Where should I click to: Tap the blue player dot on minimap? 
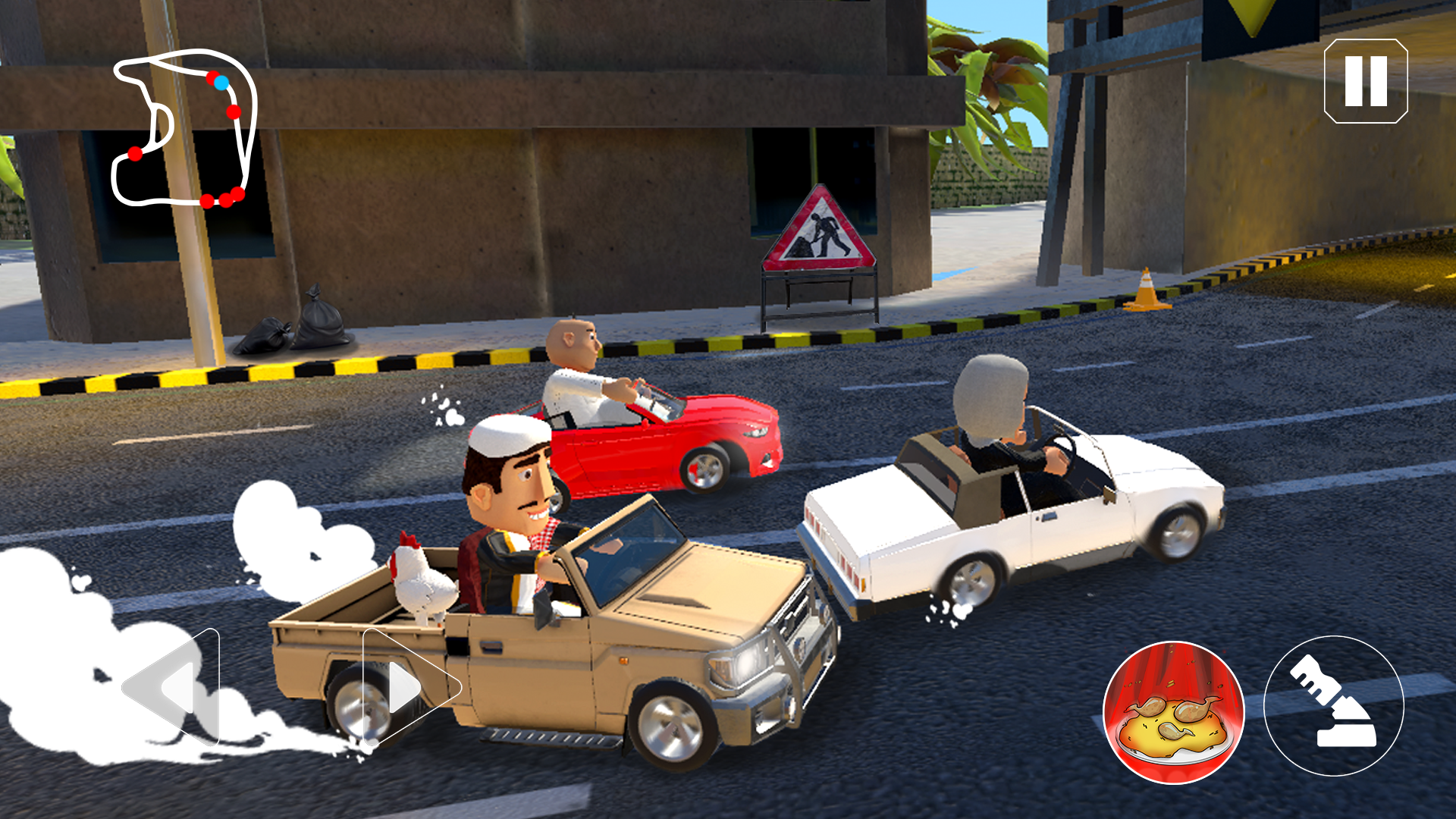pyautogui.click(x=221, y=81)
